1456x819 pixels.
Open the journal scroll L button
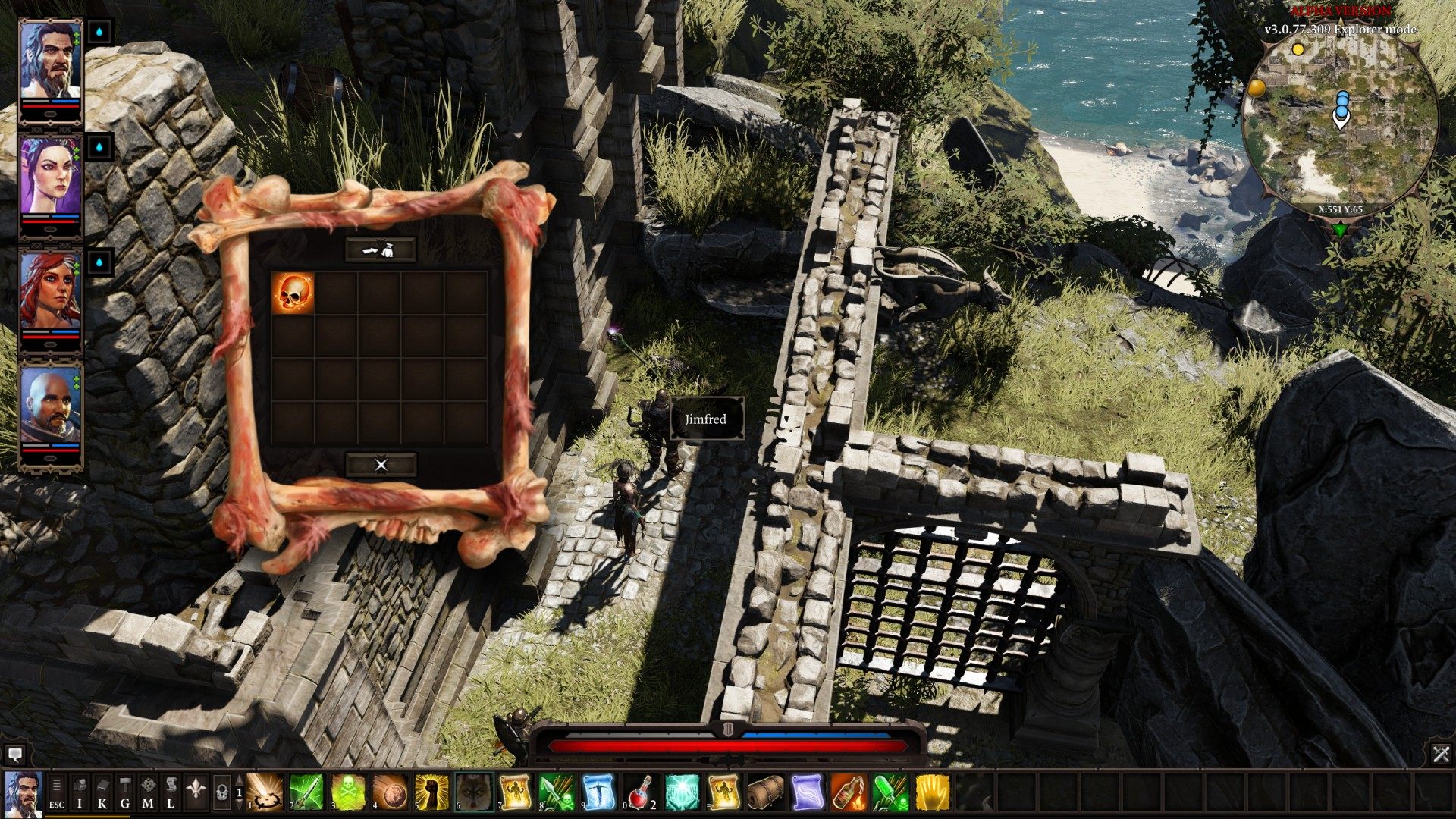coord(171,793)
